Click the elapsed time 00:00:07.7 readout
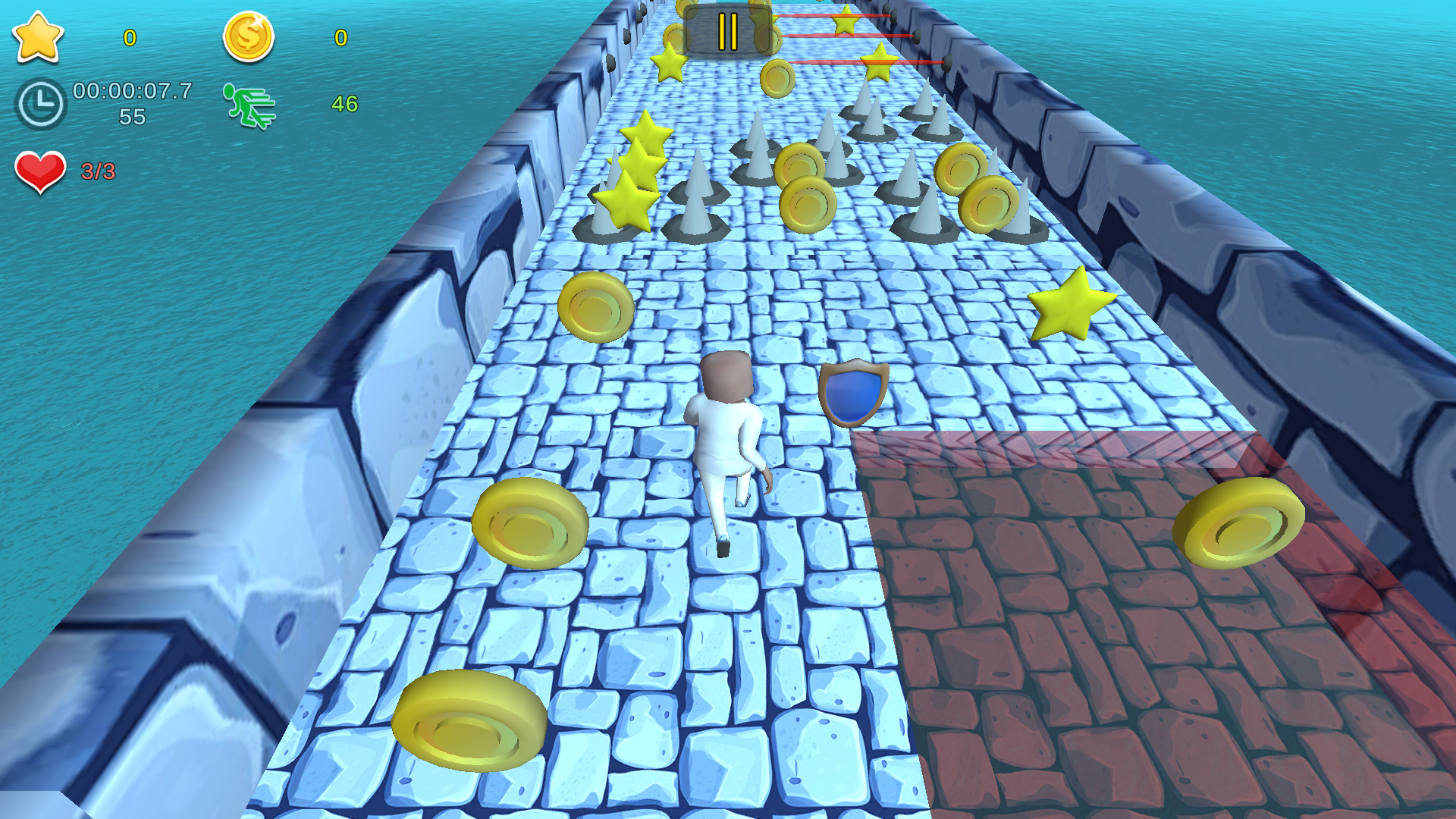Viewport: 1456px width, 819px height. point(130,91)
